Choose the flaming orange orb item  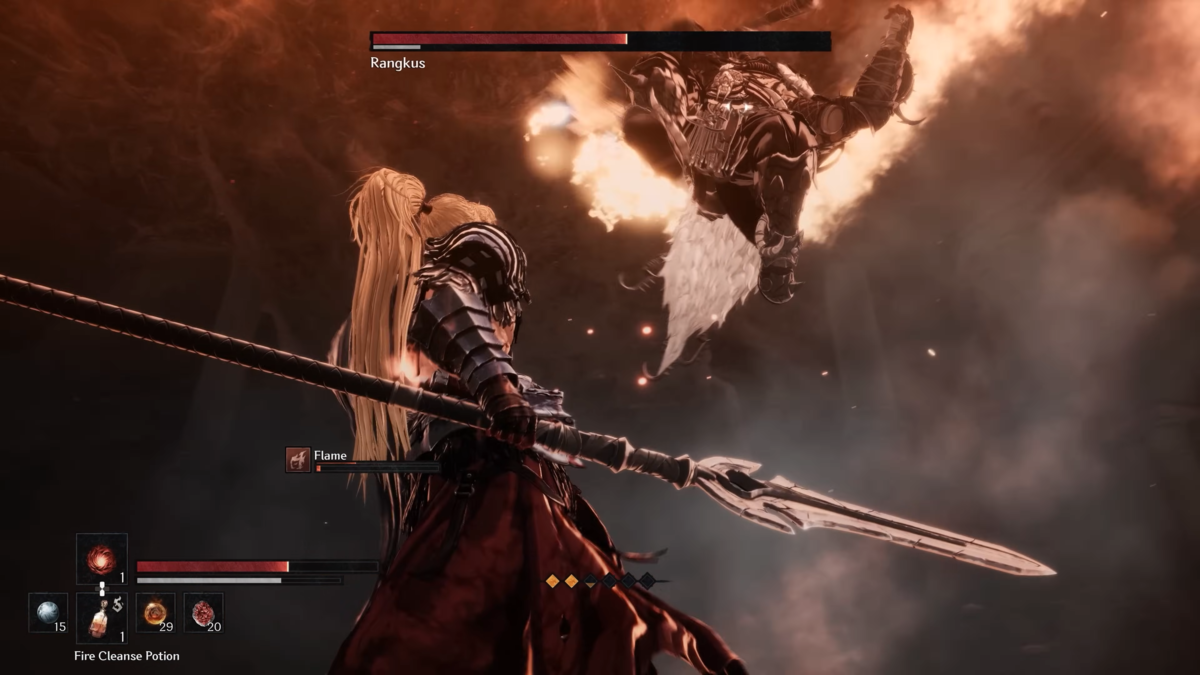click(155, 613)
